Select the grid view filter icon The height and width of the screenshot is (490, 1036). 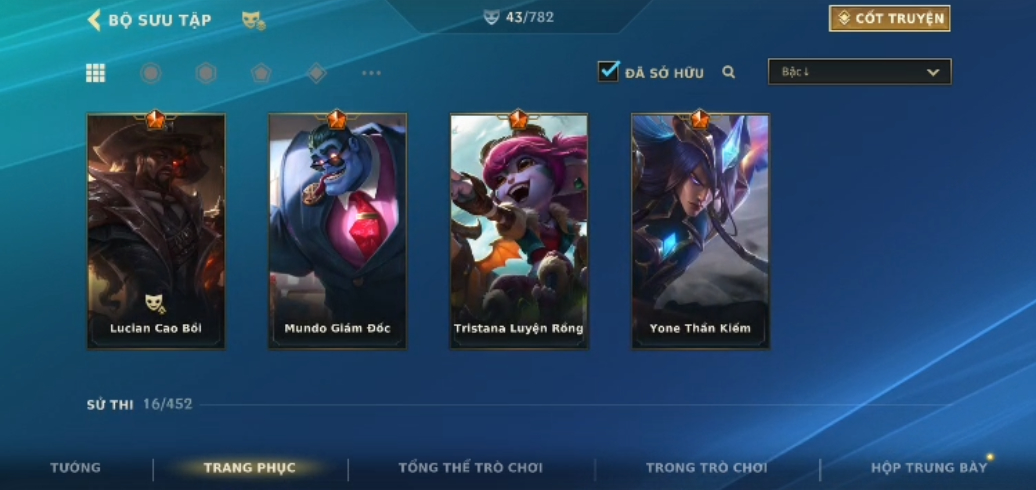(95, 73)
